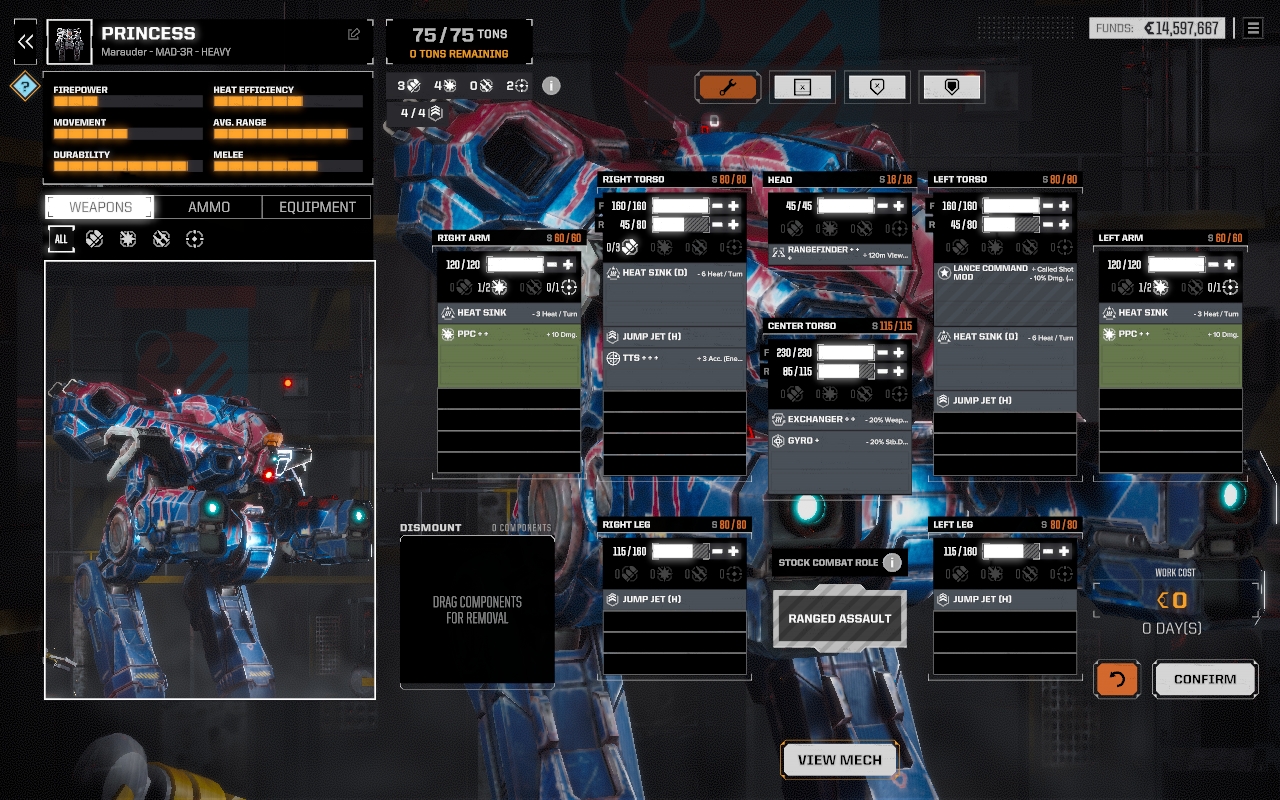Open Stock Combat Role info icon

[x=892, y=562]
